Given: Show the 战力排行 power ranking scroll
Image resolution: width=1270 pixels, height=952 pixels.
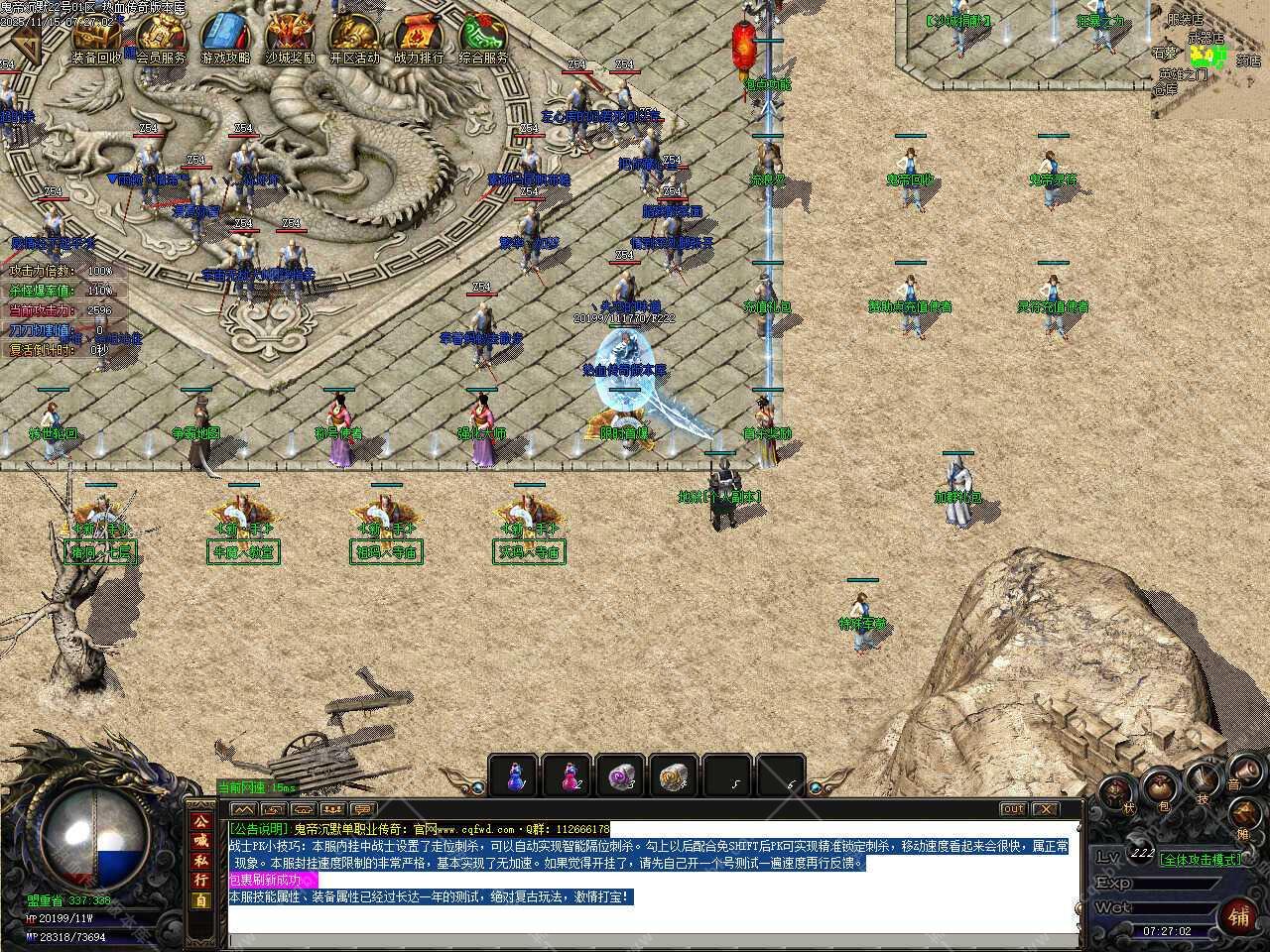Looking at the screenshot, I should [419, 40].
